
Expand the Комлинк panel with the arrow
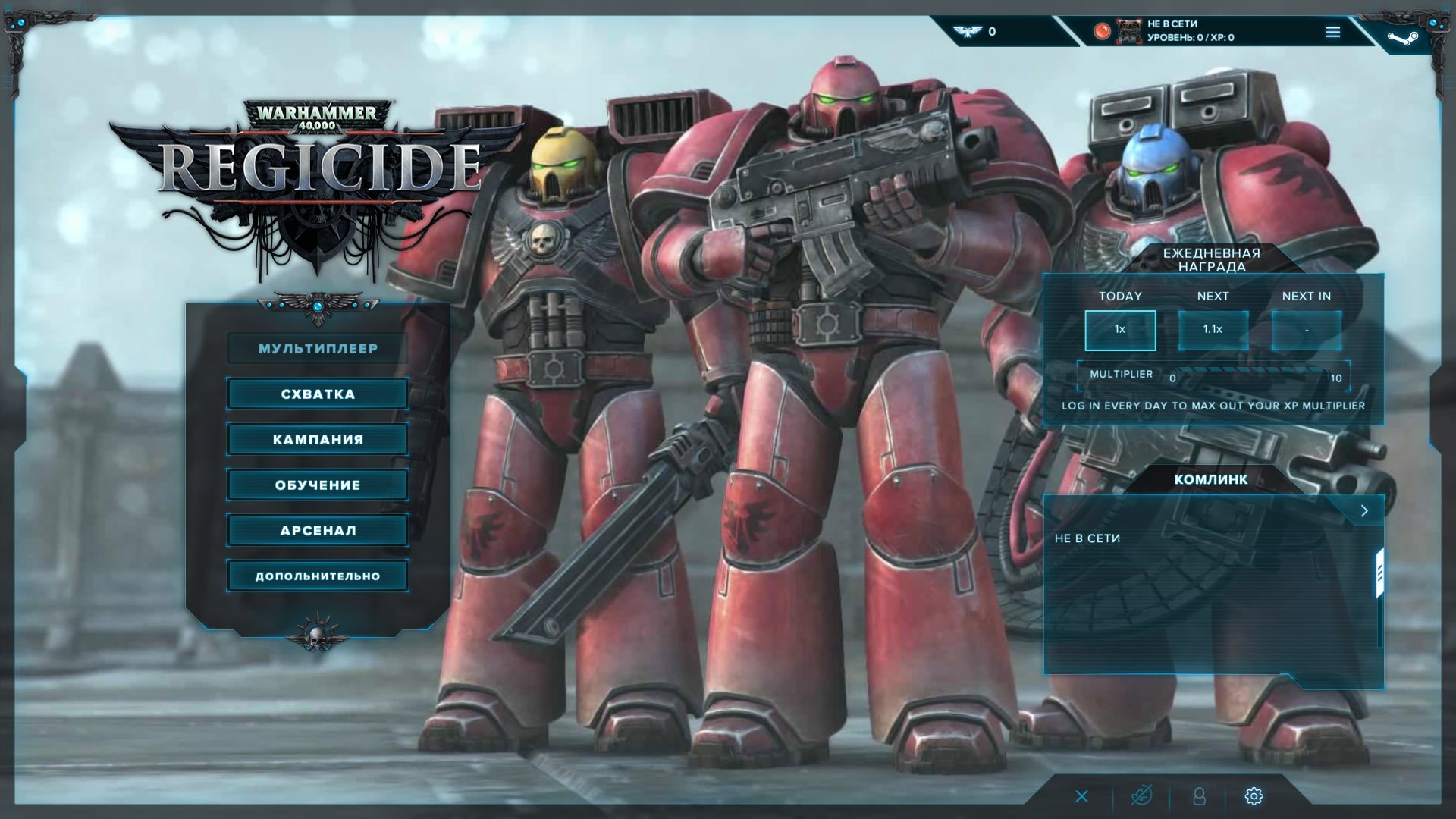1363,510
